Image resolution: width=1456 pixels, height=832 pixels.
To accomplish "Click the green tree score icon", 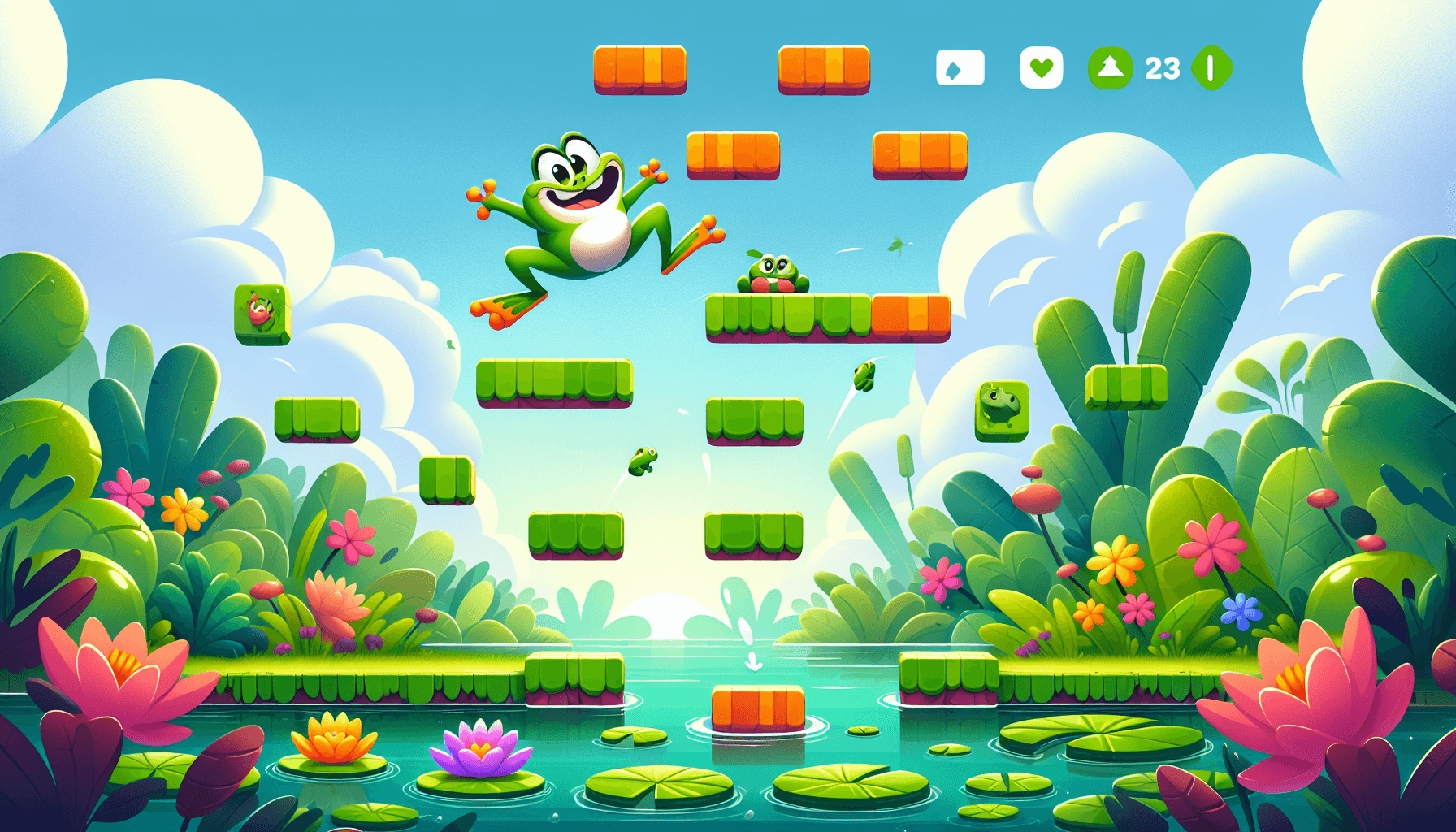I will [x=1111, y=68].
